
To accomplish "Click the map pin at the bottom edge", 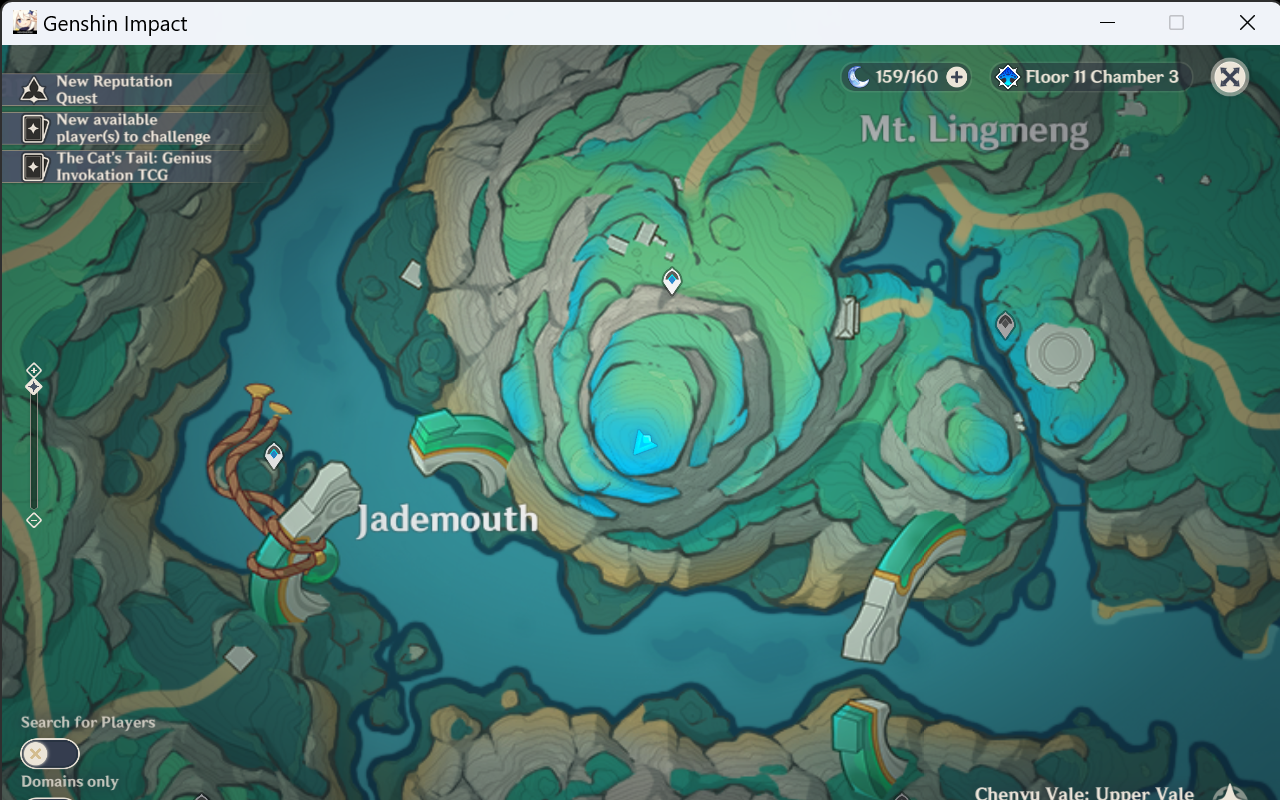I will [202, 795].
